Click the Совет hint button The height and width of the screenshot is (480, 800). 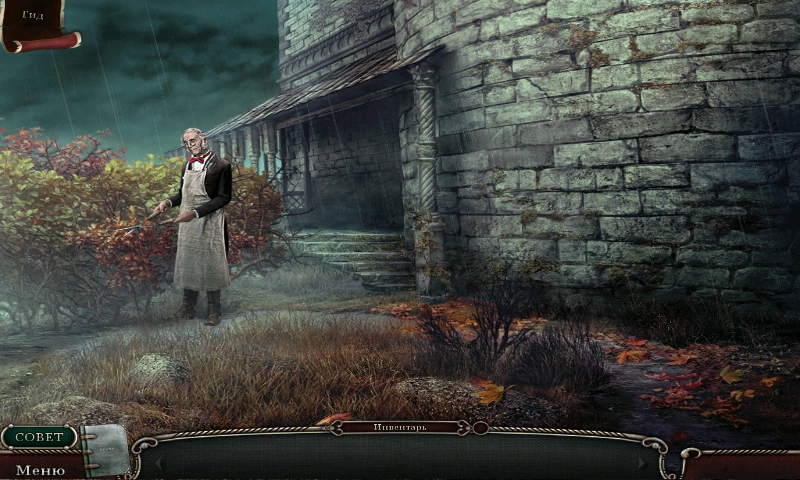[x=39, y=437]
